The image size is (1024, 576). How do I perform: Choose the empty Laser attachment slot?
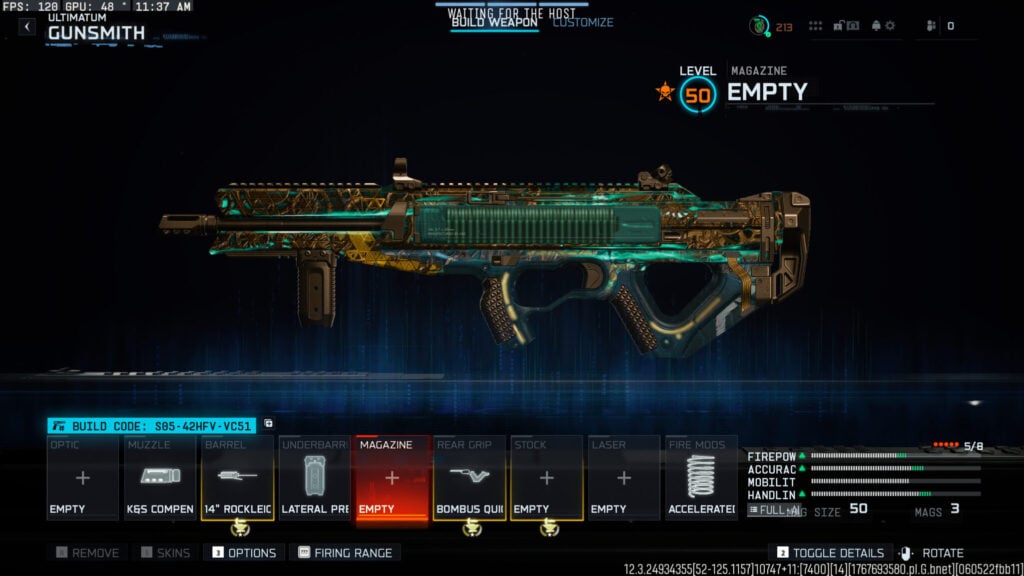(x=623, y=478)
